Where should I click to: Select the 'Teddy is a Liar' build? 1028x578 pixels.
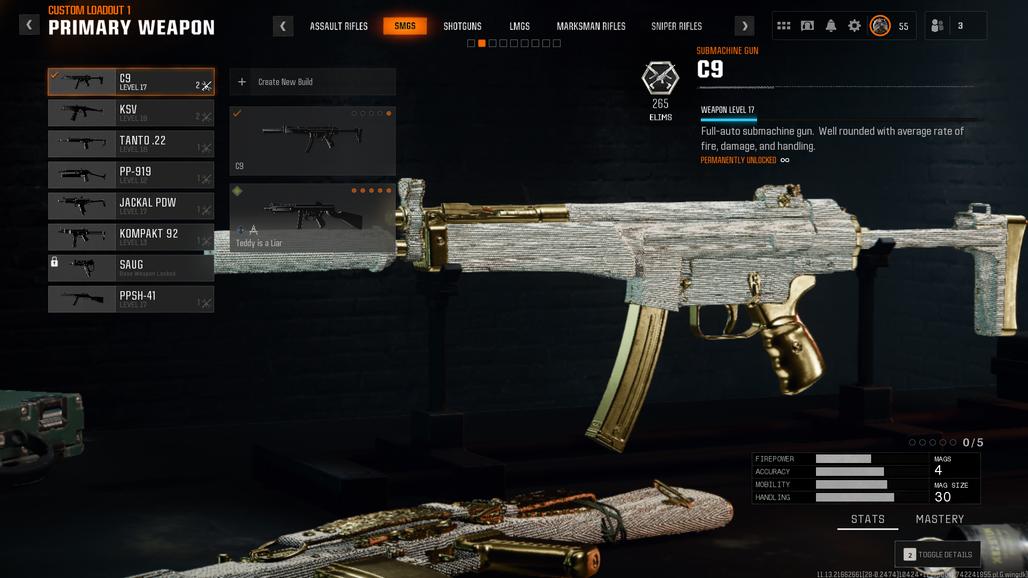[312, 217]
